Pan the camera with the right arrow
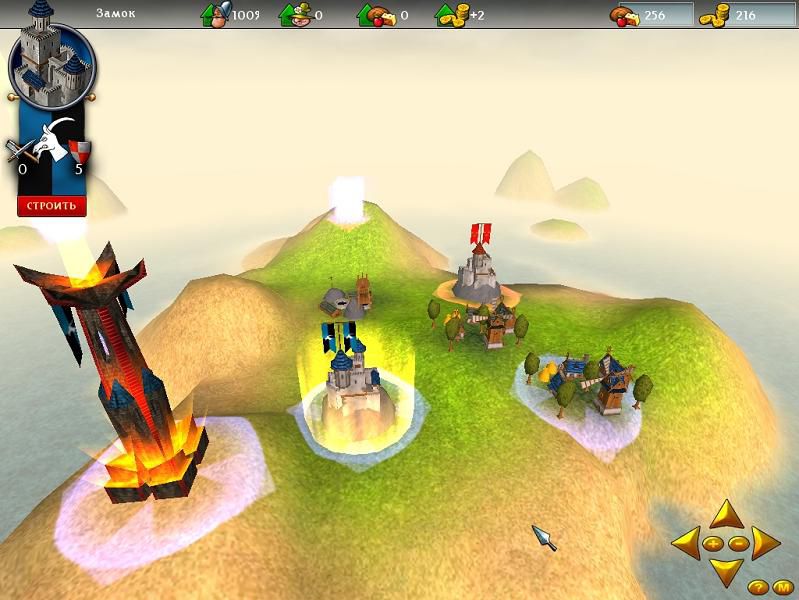 coord(765,544)
